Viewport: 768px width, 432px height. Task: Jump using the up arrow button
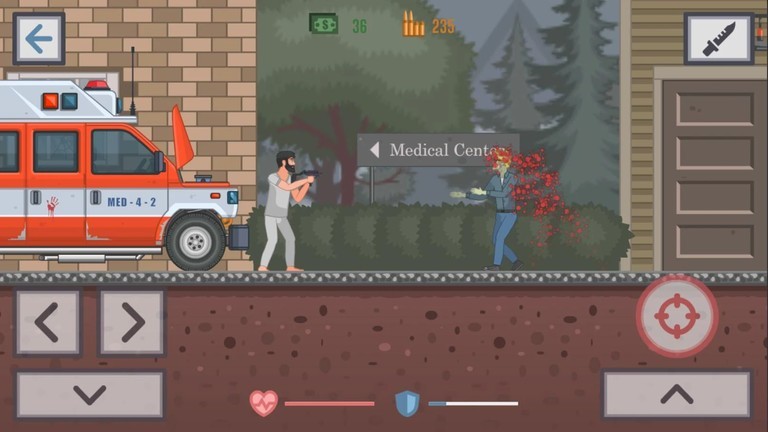[677, 394]
